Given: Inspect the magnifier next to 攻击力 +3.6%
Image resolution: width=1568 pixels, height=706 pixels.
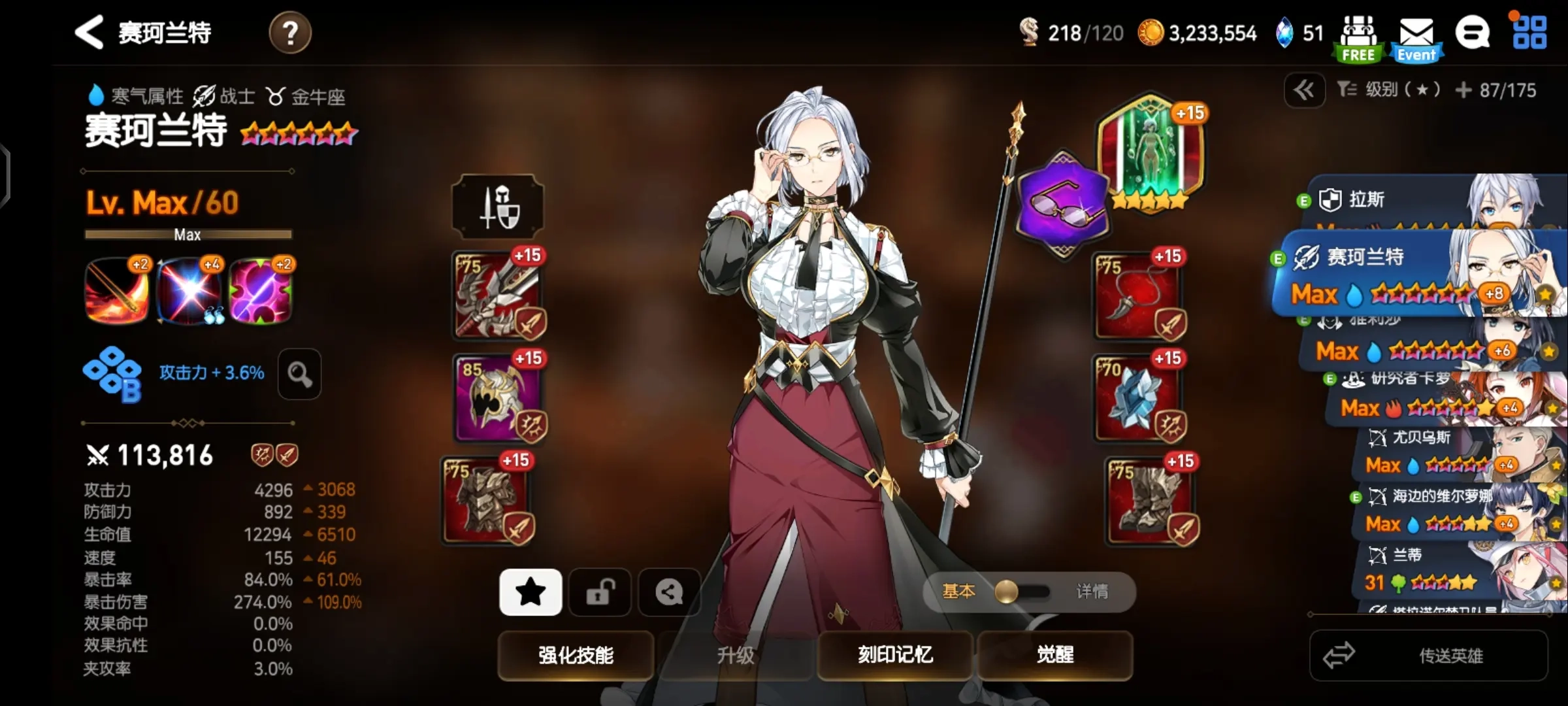Looking at the screenshot, I should 299,374.
